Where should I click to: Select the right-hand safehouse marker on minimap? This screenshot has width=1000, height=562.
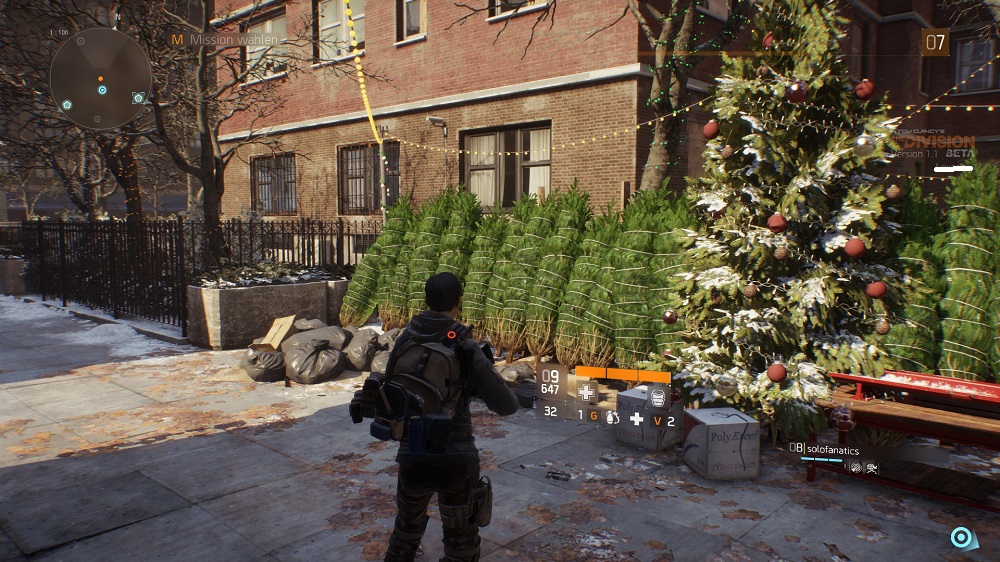[138, 98]
